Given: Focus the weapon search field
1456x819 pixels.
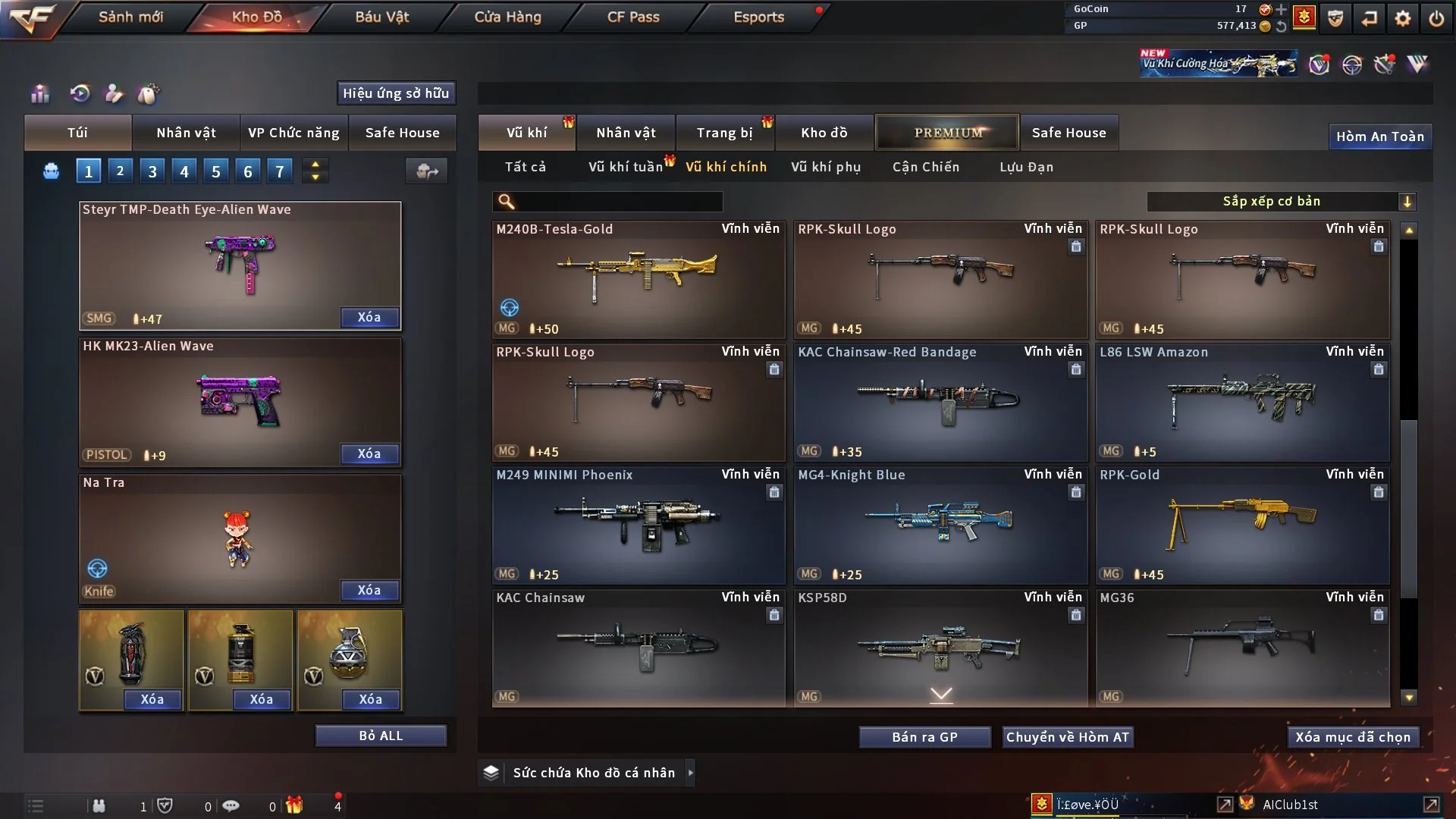Looking at the screenshot, I should pos(618,201).
